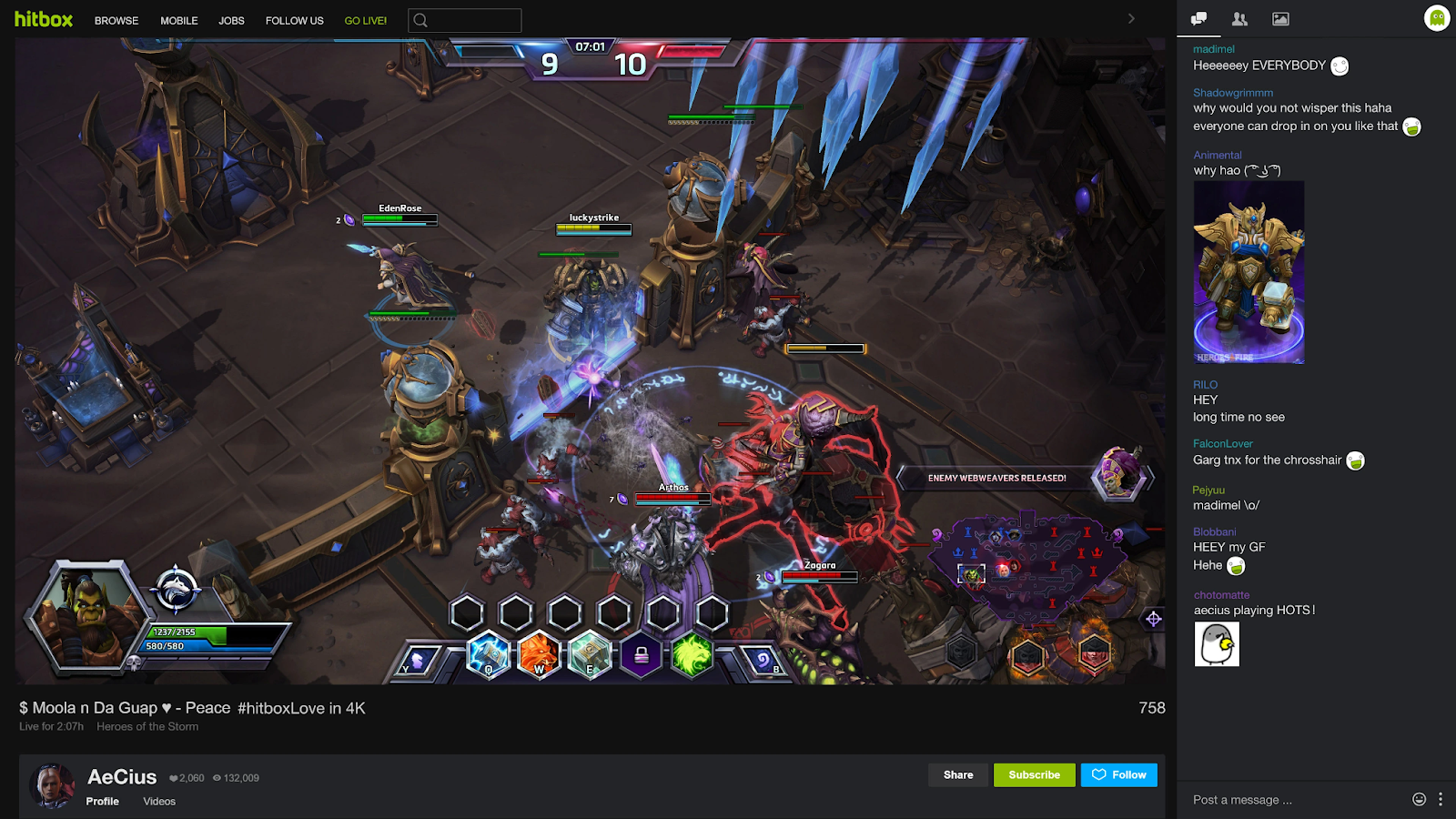
Task: Activate the Chain Lightning Q ability
Action: 489,653
